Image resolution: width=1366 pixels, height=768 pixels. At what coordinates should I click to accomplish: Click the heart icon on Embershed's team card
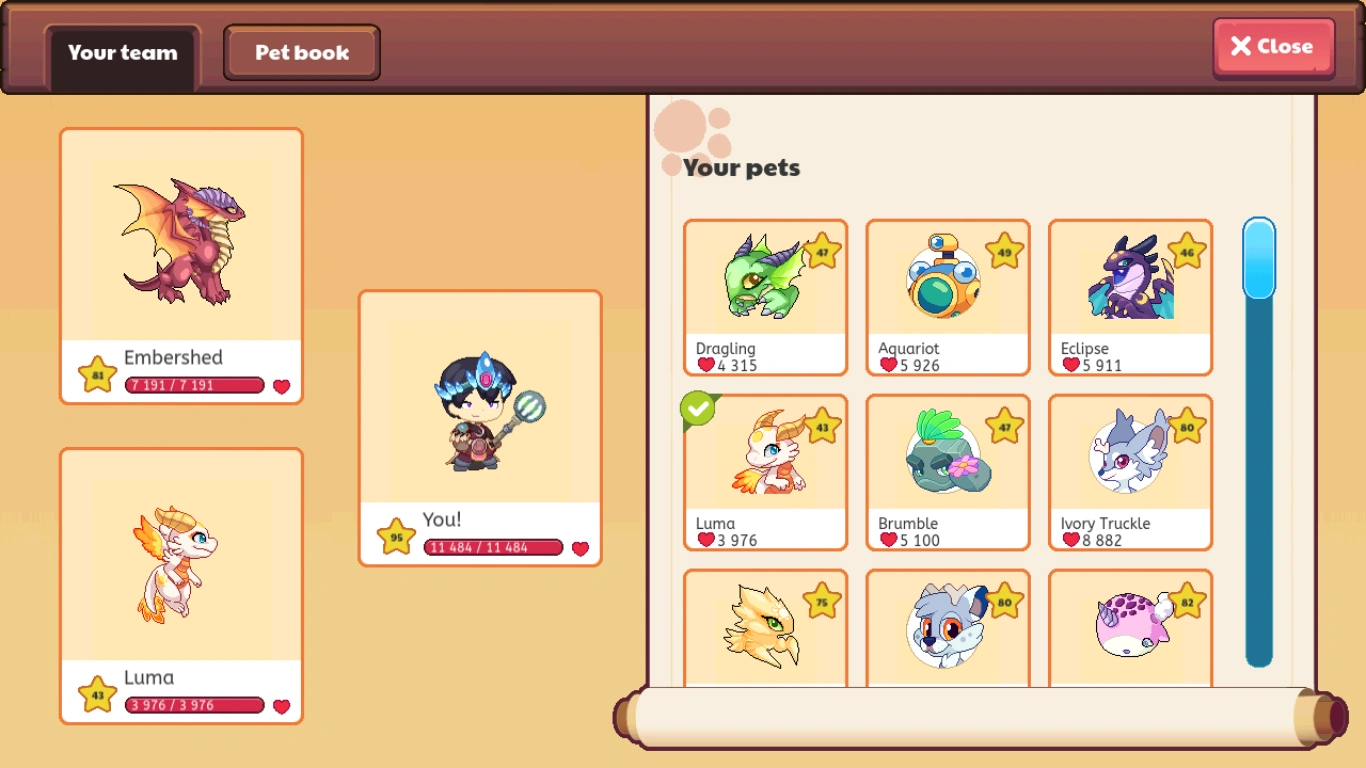click(282, 385)
